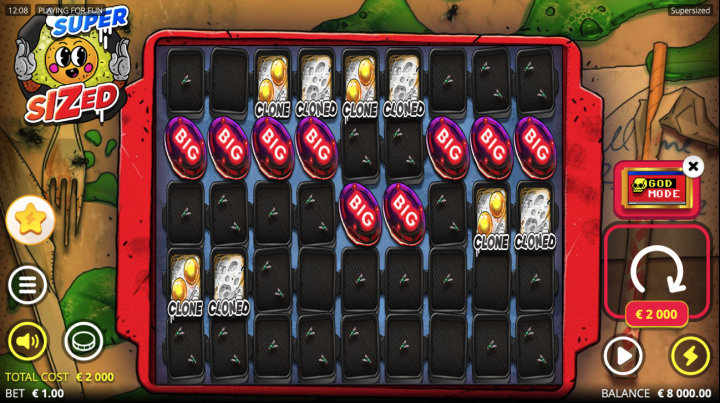Toggle turbo mode lightning bolt button
This screenshot has height=403, width=720.
(689, 355)
